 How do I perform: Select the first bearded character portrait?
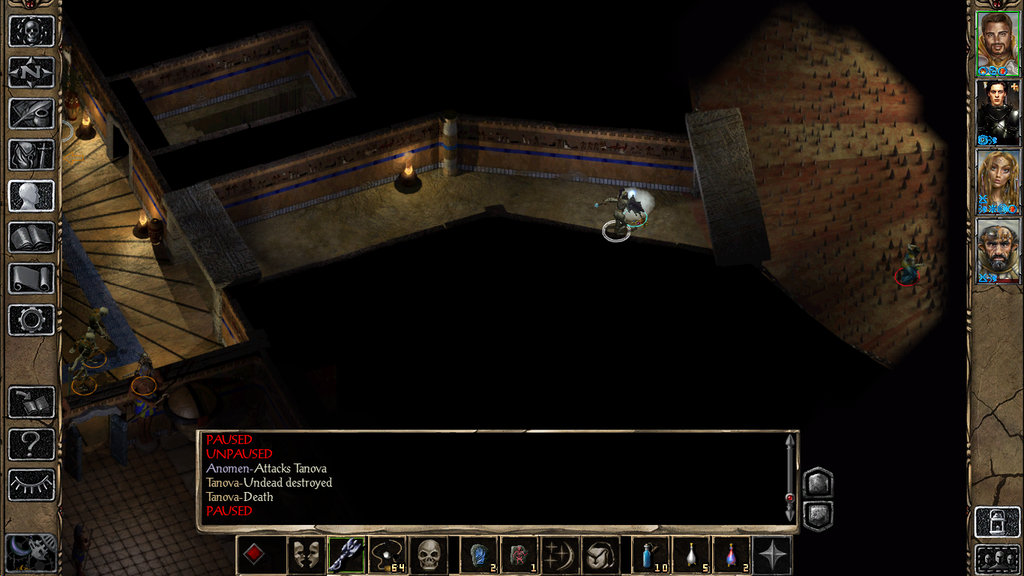(997, 42)
